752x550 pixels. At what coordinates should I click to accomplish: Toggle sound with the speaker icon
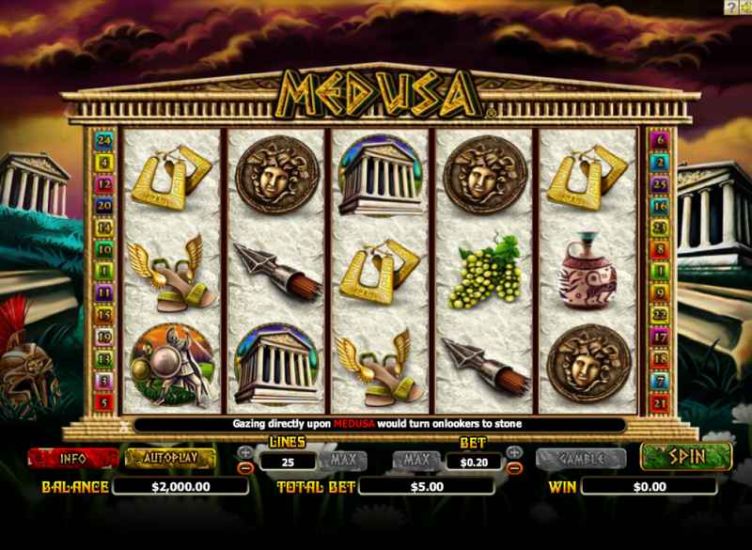click(745, 7)
